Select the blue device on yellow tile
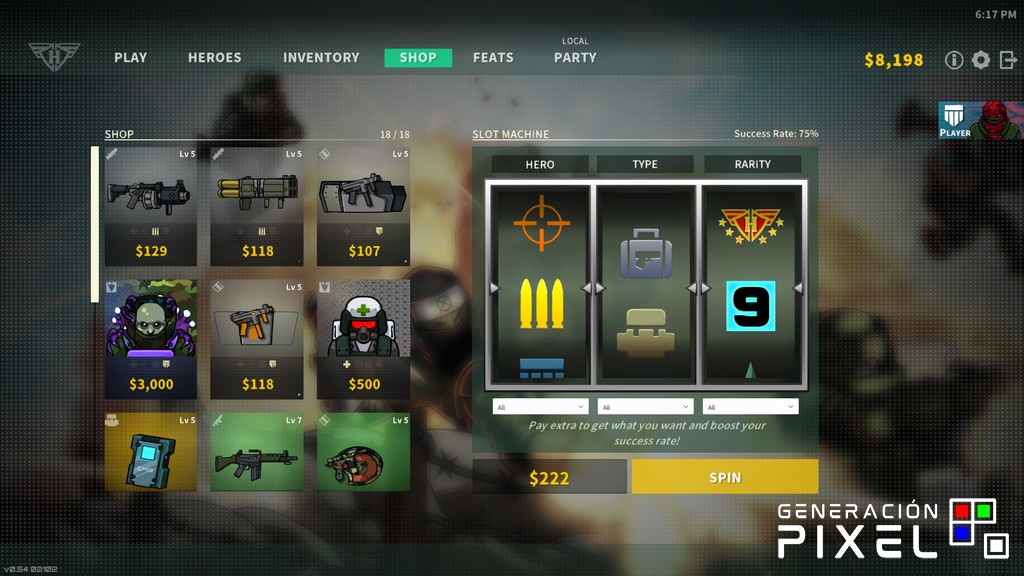Screen dimensions: 1024x576 151,452
